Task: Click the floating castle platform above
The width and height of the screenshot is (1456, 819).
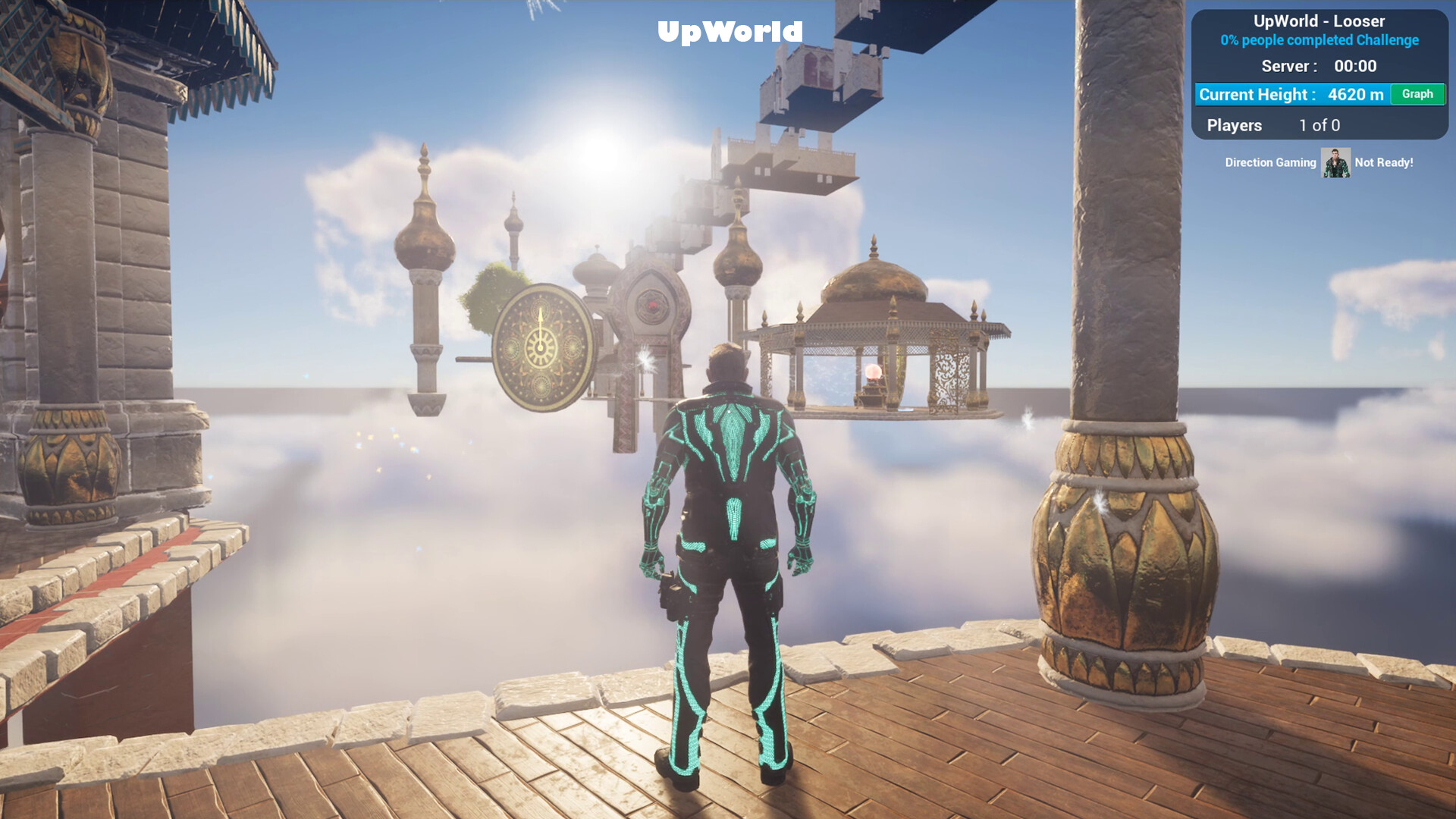Action: [819, 68]
